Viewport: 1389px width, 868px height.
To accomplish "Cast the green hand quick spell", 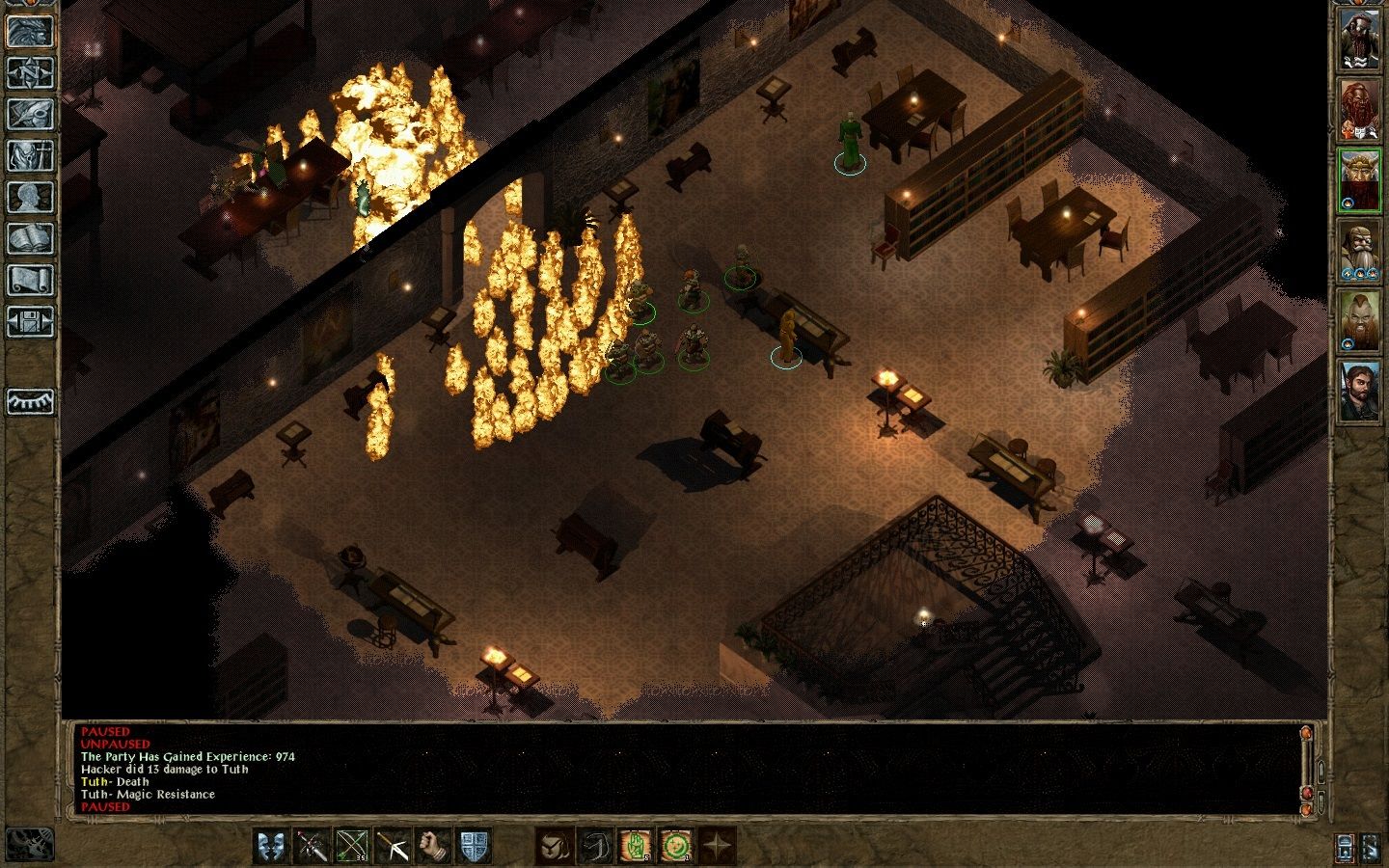I will [x=636, y=846].
